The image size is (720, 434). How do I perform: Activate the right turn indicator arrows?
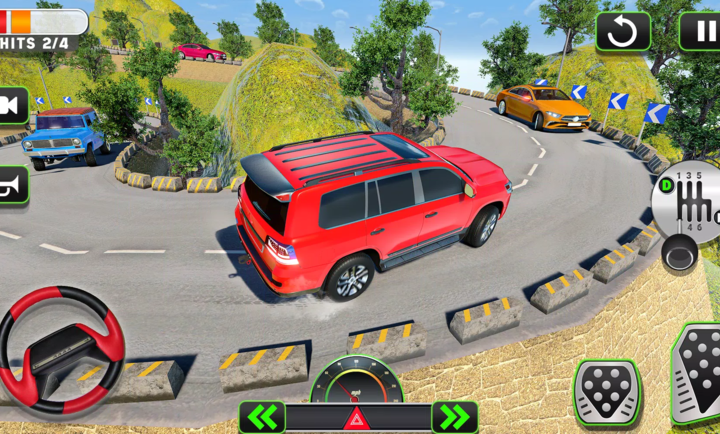coord(454,417)
